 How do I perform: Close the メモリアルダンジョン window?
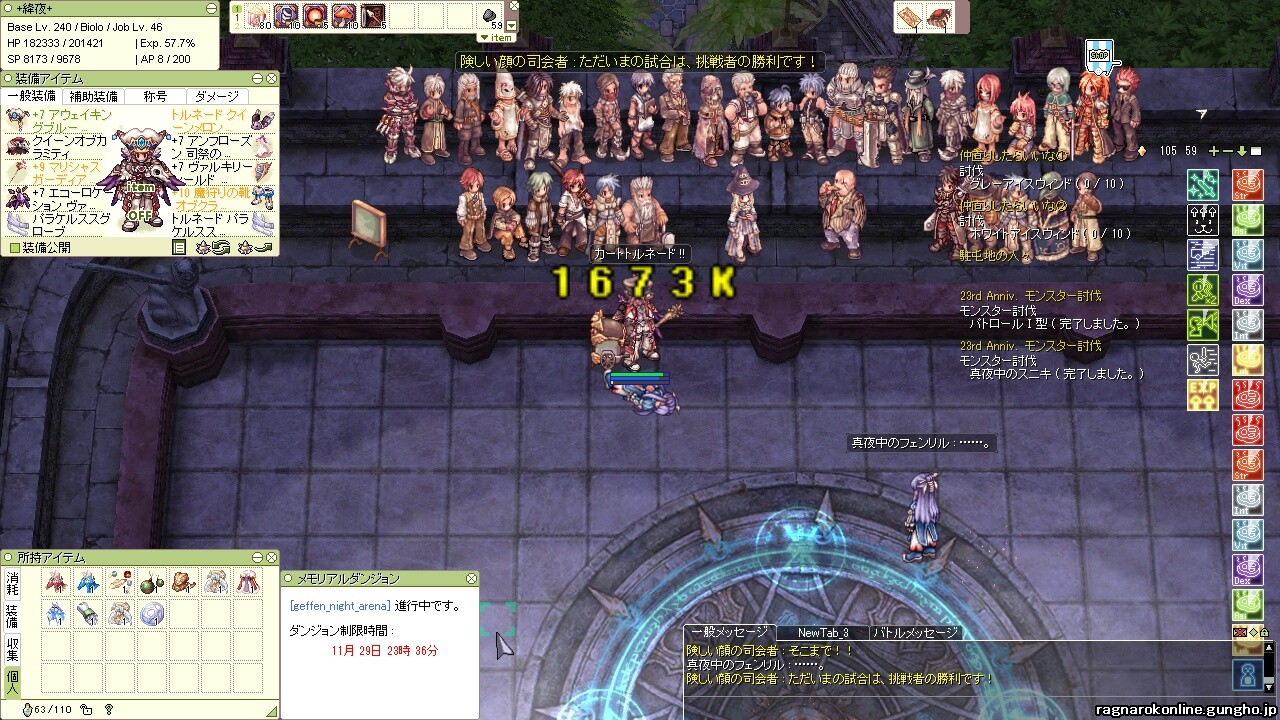click(x=471, y=578)
